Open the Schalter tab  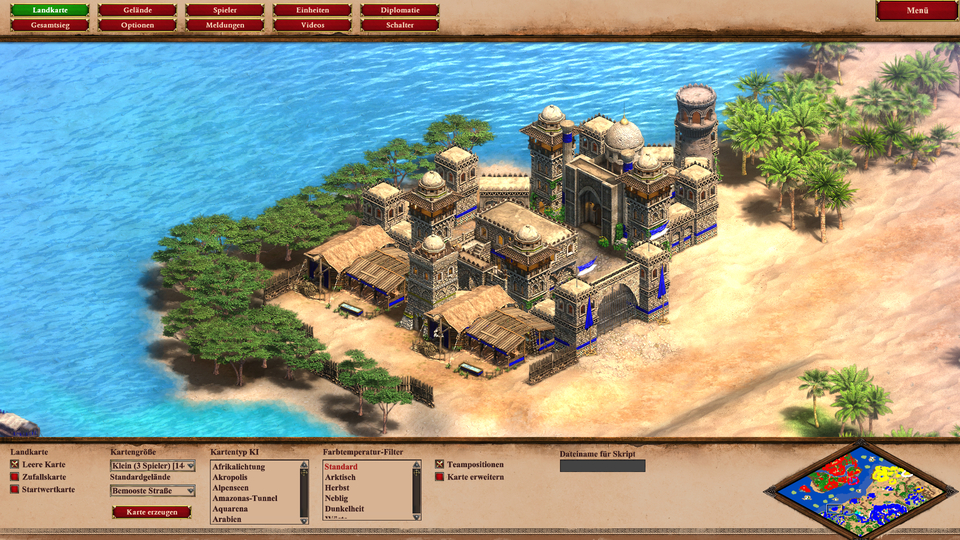400,24
